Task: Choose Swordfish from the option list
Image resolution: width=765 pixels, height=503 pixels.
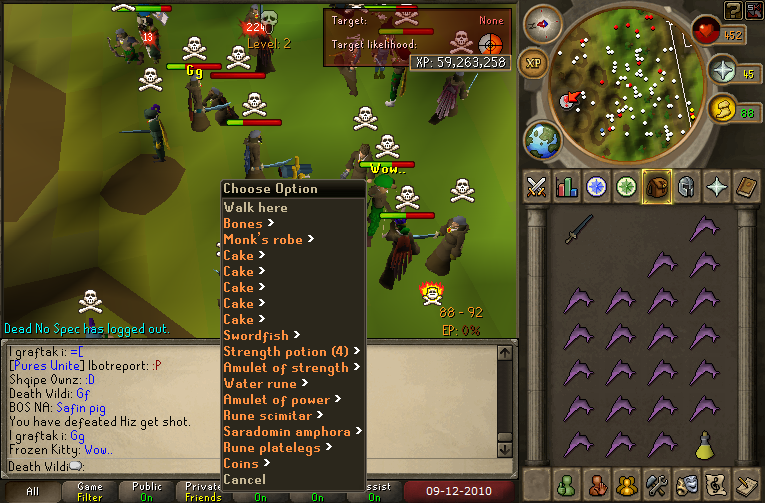Action: click(257, 335)
